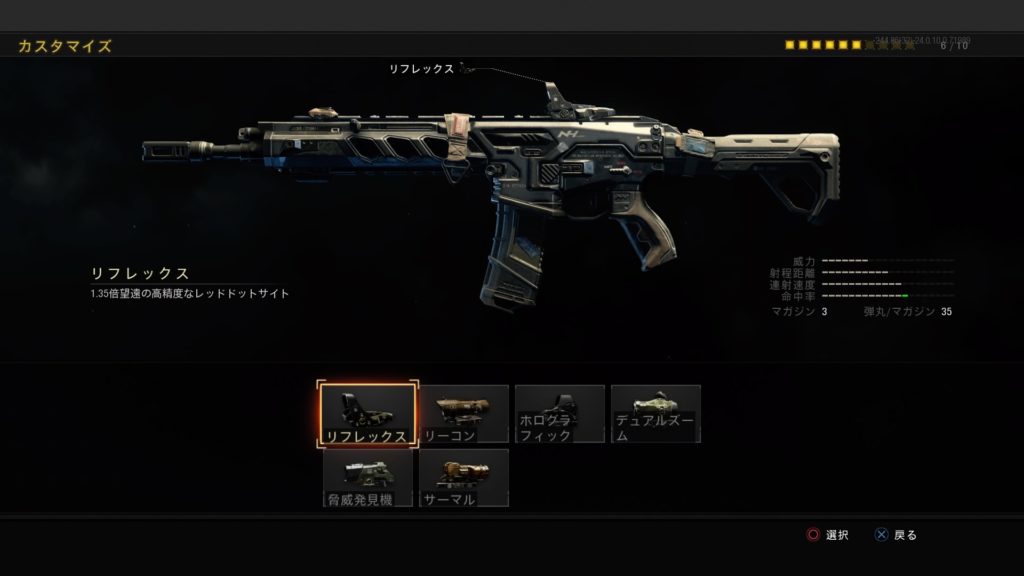Pick the ホログラフィック holographic sight

(x=560, y=414)
